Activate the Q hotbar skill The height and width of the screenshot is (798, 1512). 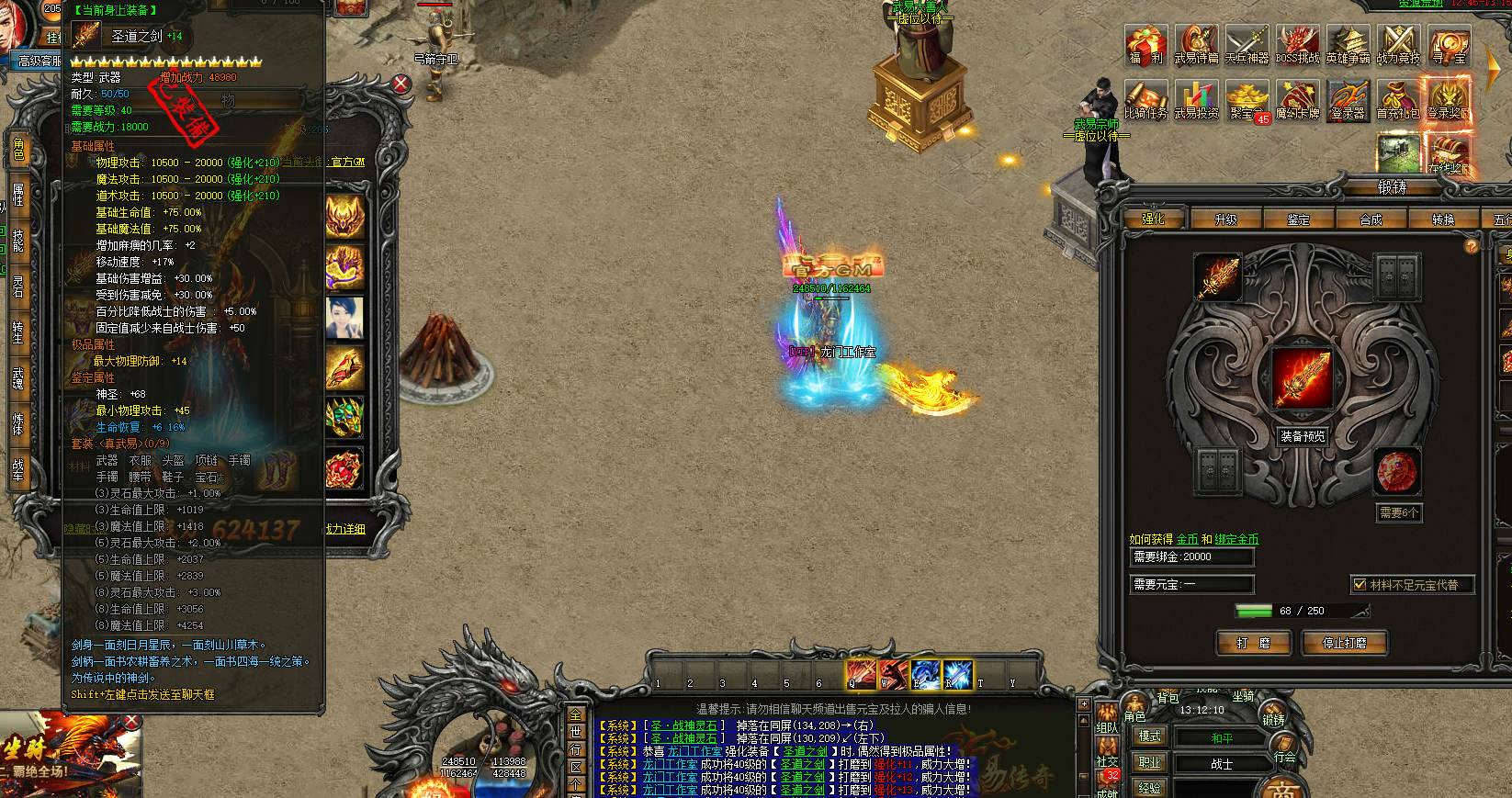pyautogui.click(x=861, y=674)
